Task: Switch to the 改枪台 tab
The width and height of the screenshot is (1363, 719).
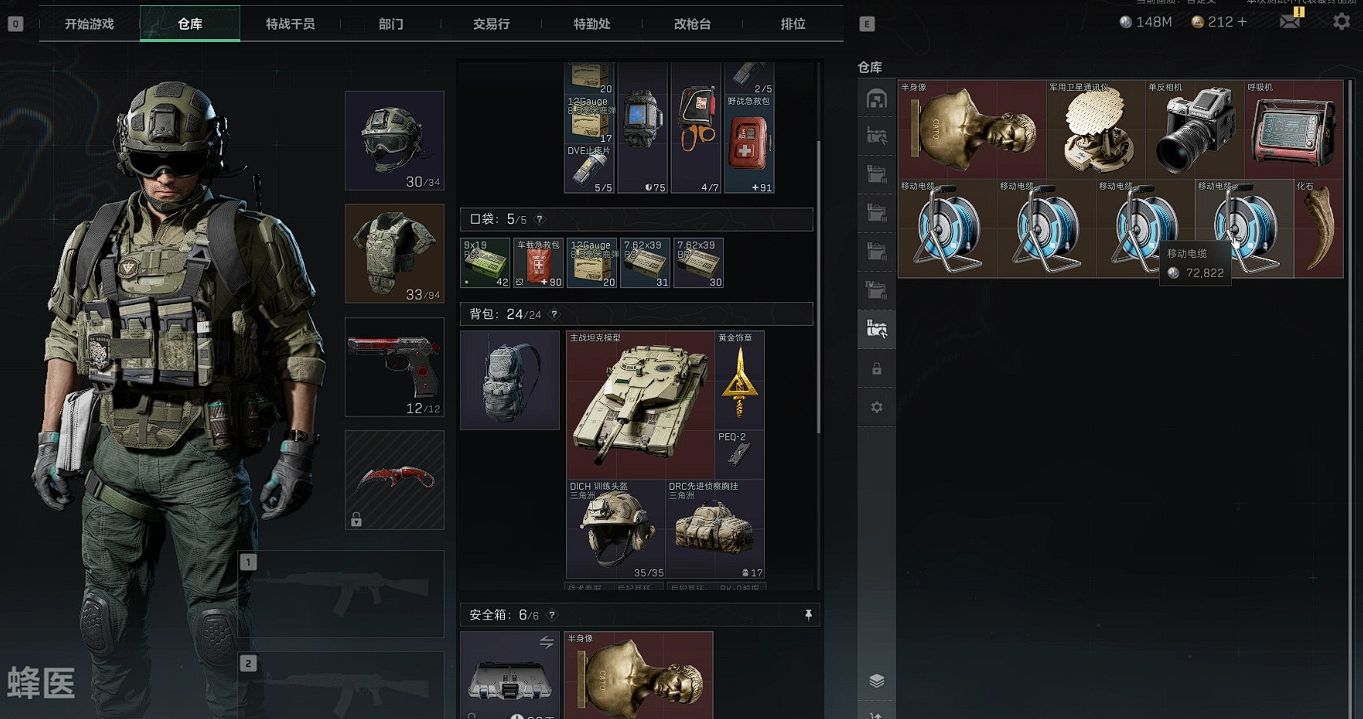Action: (x=692, y=23)
